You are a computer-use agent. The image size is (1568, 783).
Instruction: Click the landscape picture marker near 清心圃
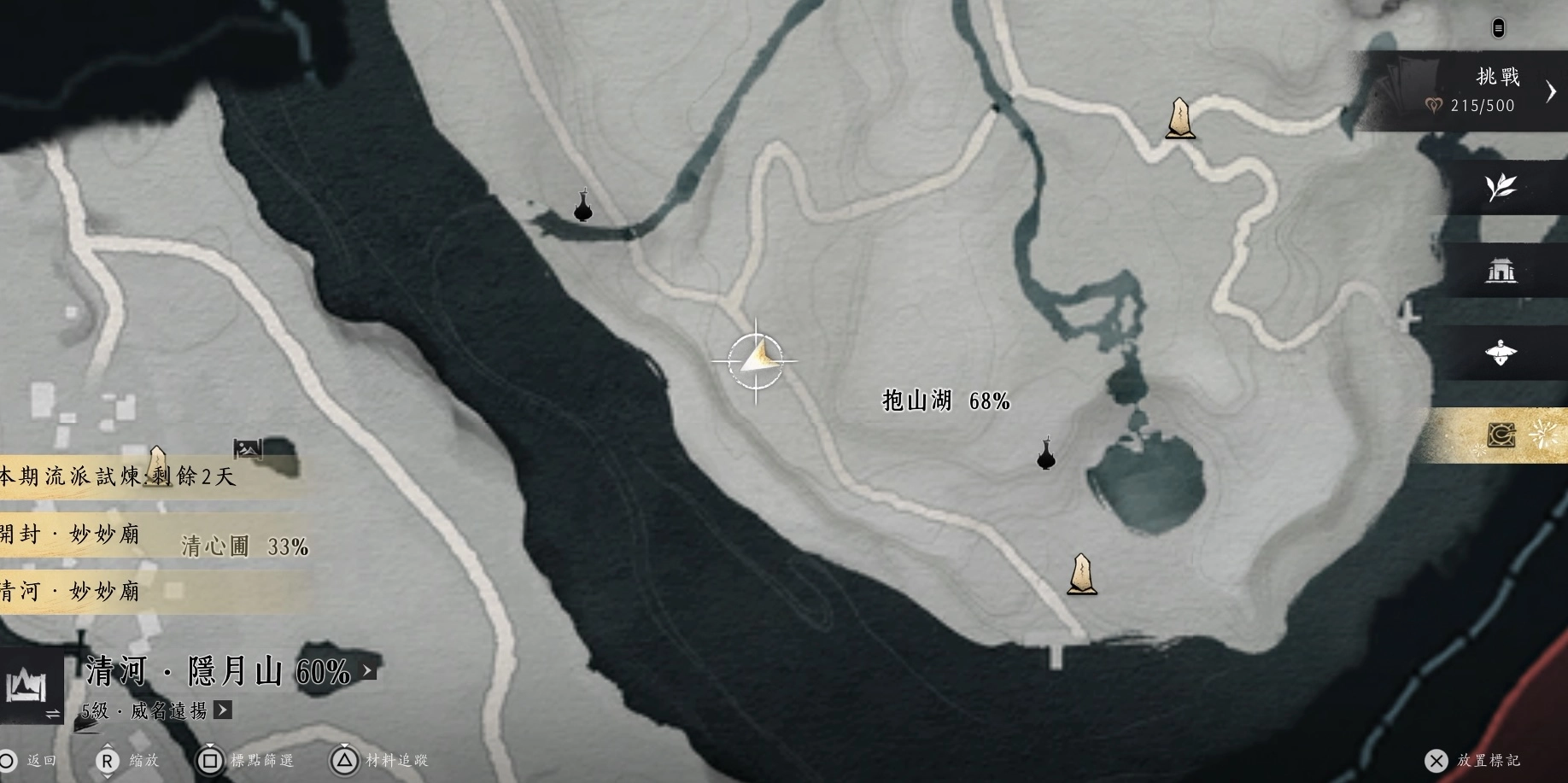click(x=248, y=447)
